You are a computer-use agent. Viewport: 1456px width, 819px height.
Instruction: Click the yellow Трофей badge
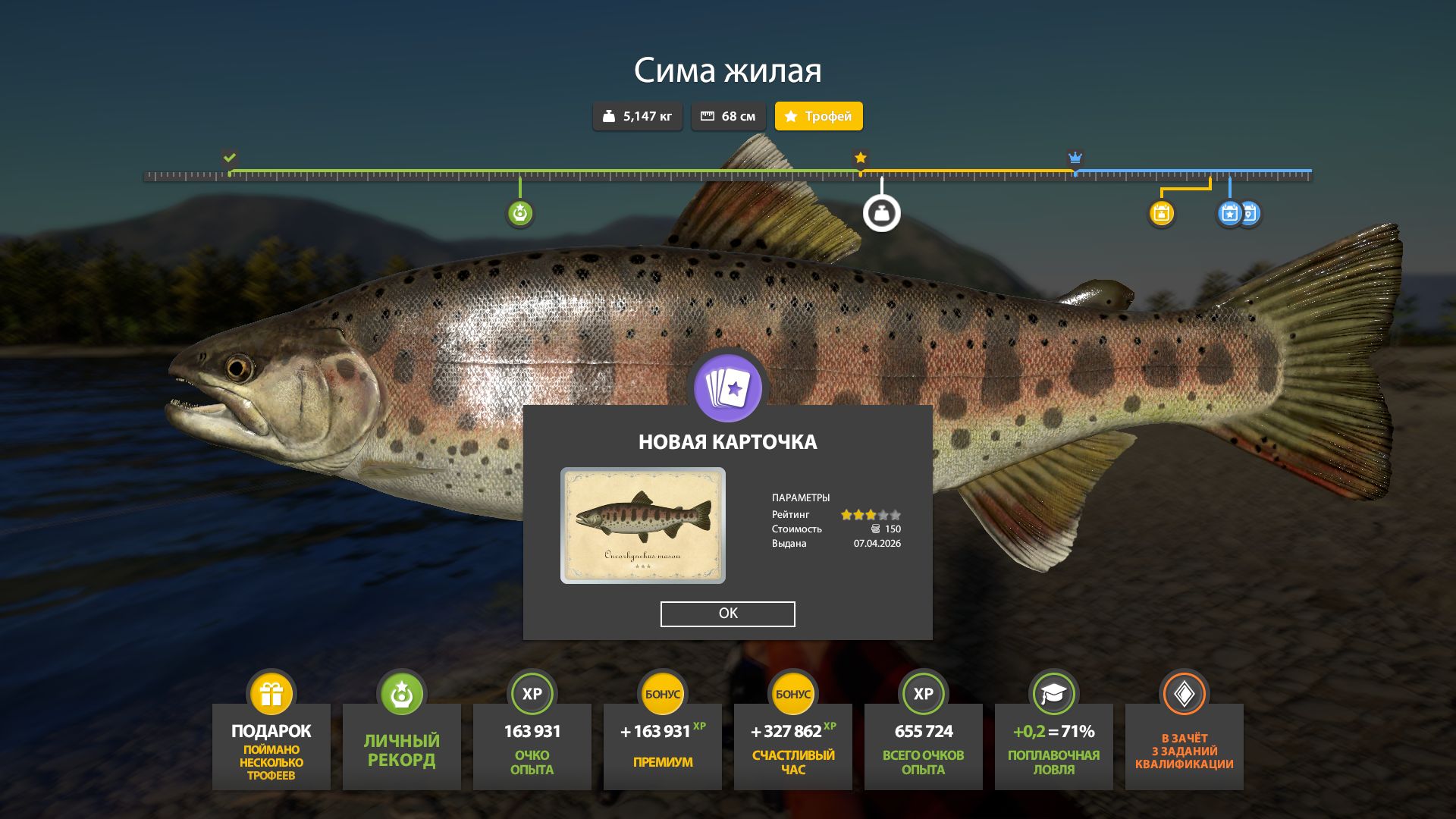(818, 116)
